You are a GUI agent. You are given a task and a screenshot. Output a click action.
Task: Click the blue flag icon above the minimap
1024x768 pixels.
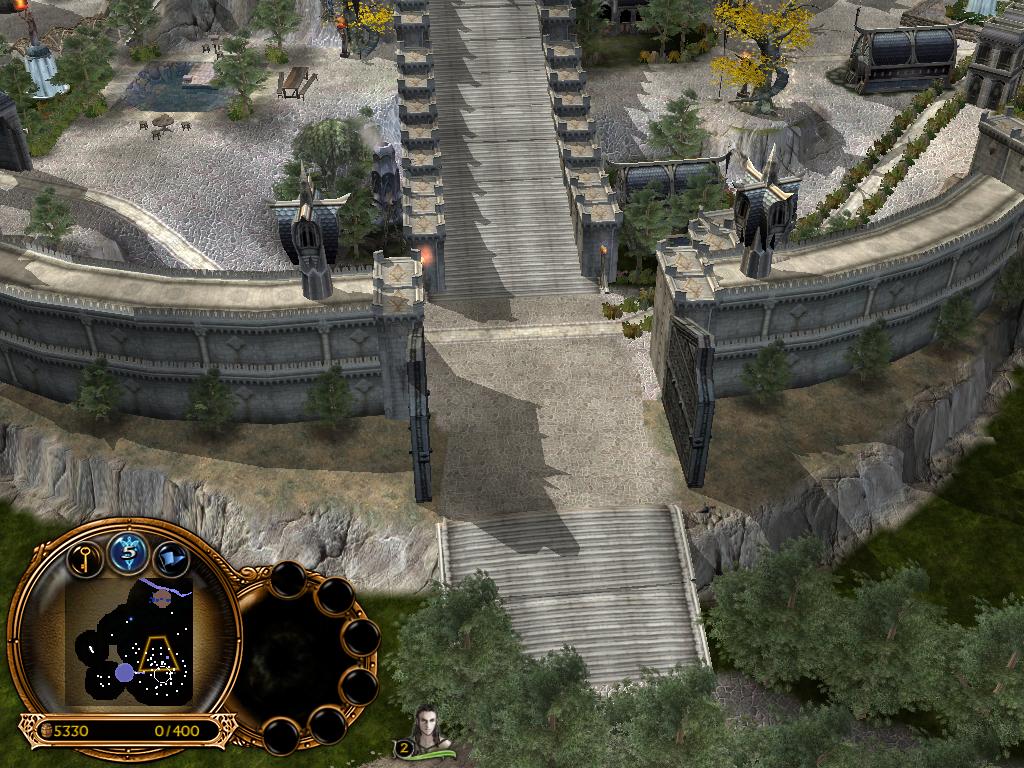coord(172,556)
